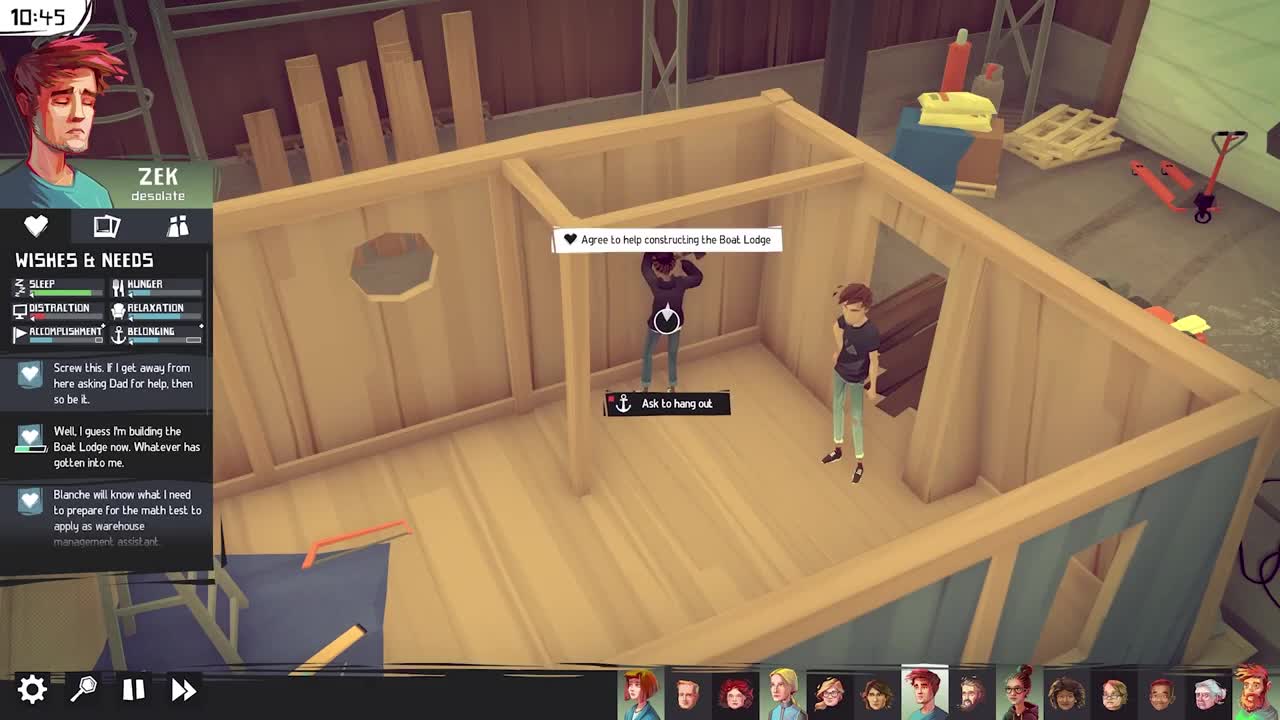Select the blonde ponytail character portrait

coord(782,693)
